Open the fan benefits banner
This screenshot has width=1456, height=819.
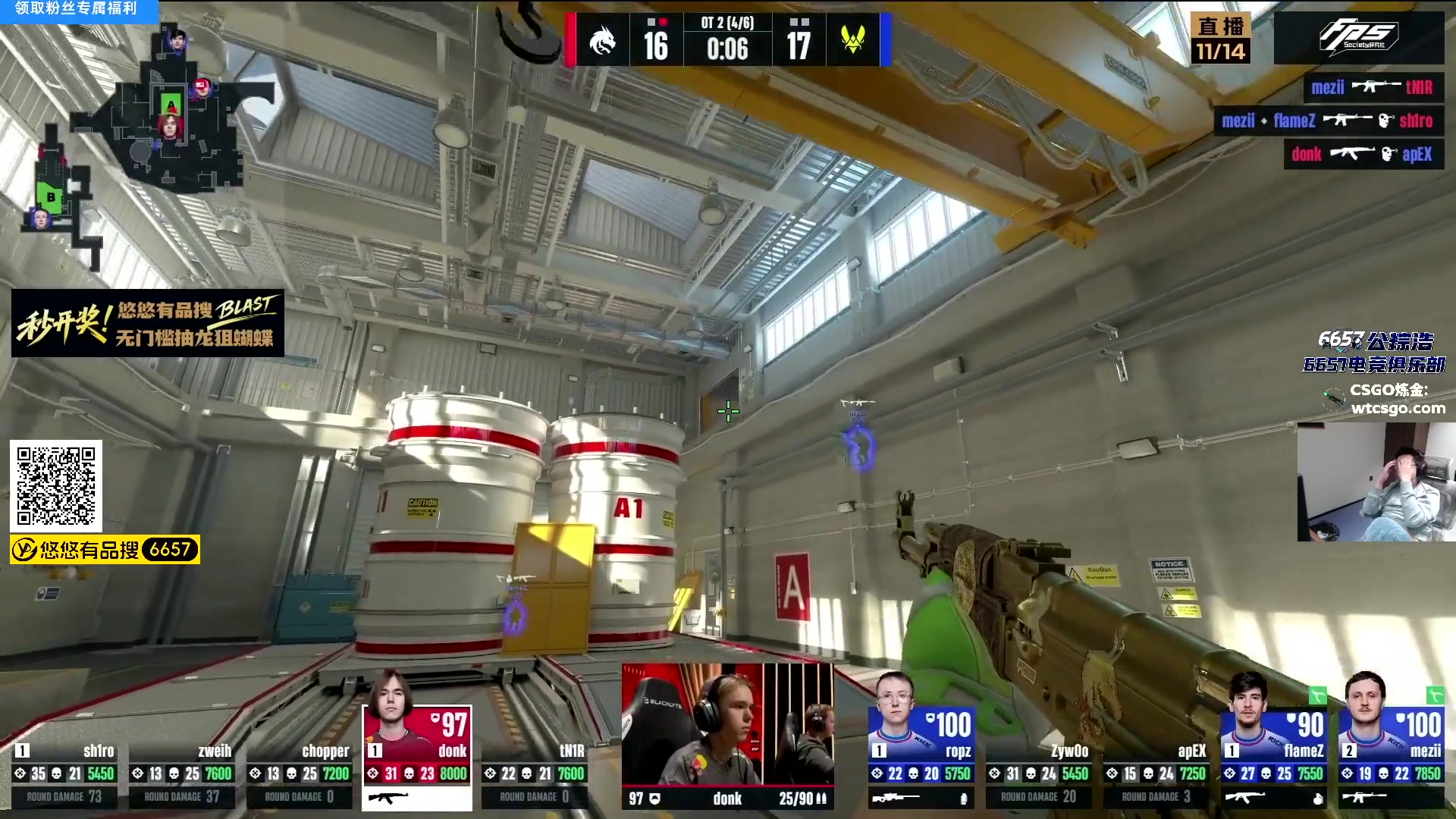click(x=77, y=10)
